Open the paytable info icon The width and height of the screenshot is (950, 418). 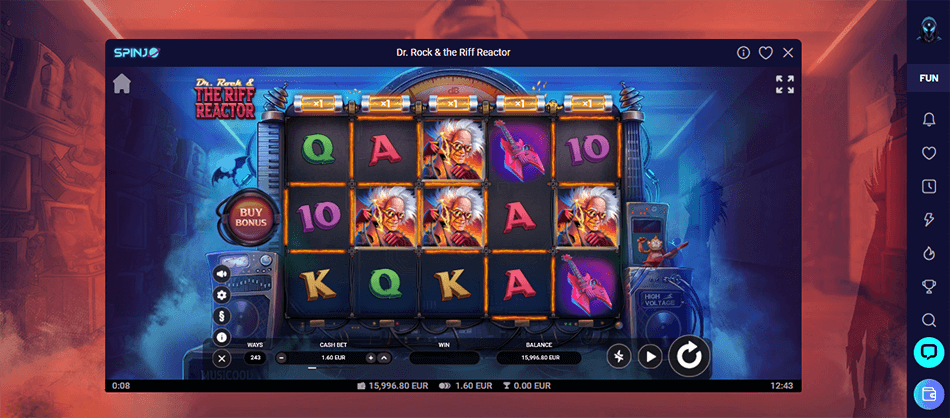point(222,337)
